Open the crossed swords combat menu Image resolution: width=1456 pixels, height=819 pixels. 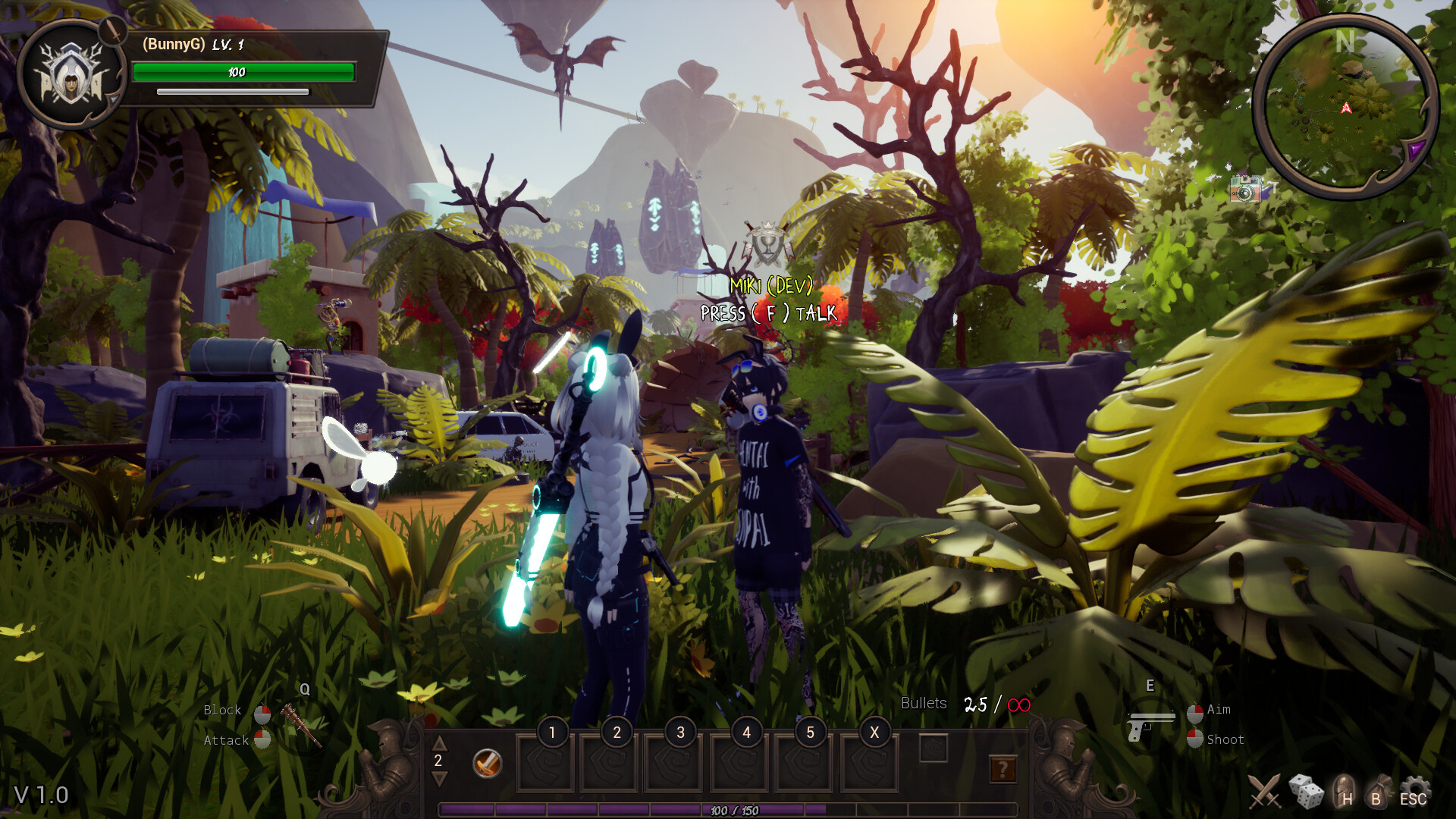(x=1264, y=792)
